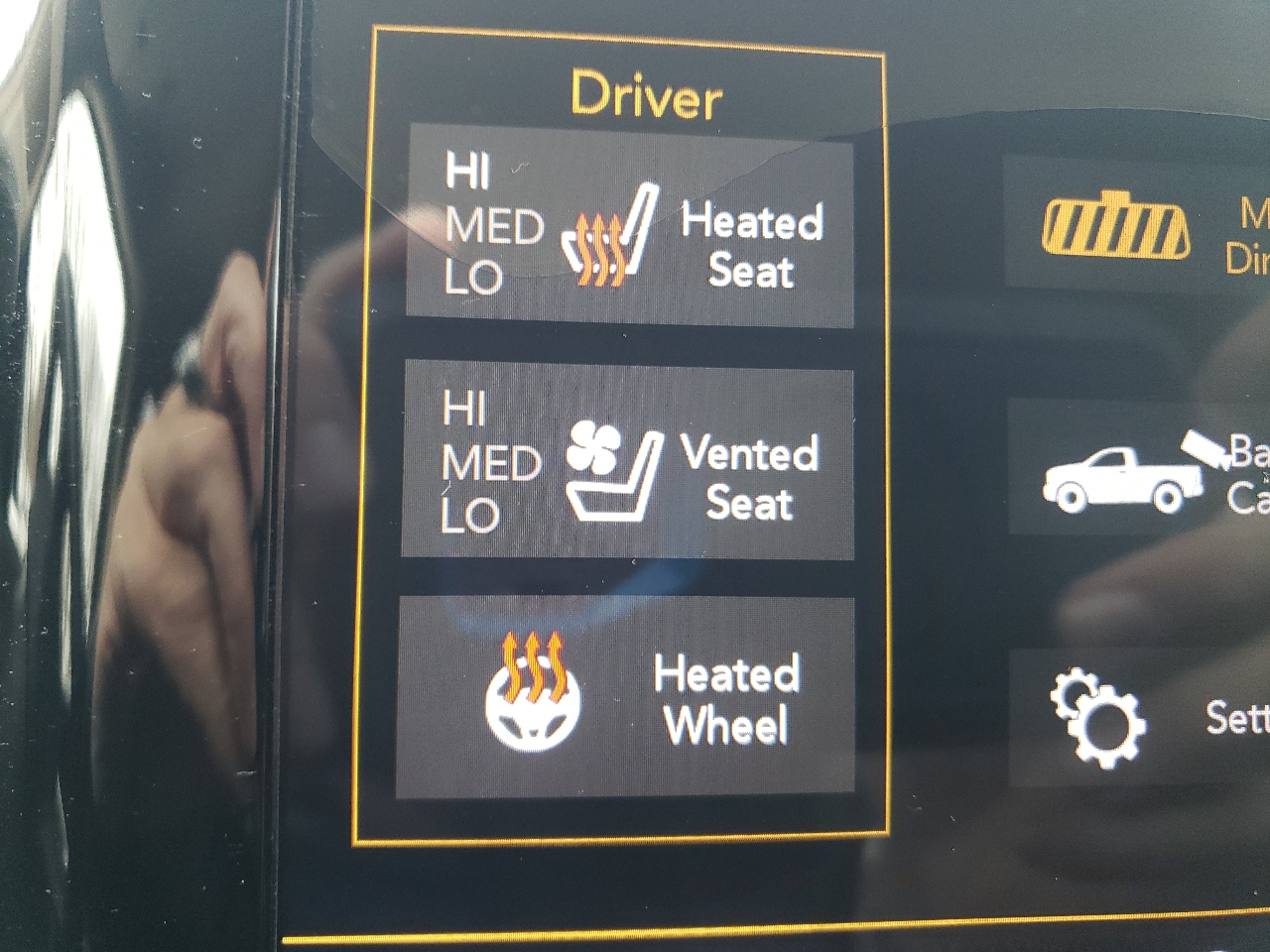The width and height of the screenshot is (1270, 952).
Task: Turn on the Heated Wheel
Action: [626, 696]
